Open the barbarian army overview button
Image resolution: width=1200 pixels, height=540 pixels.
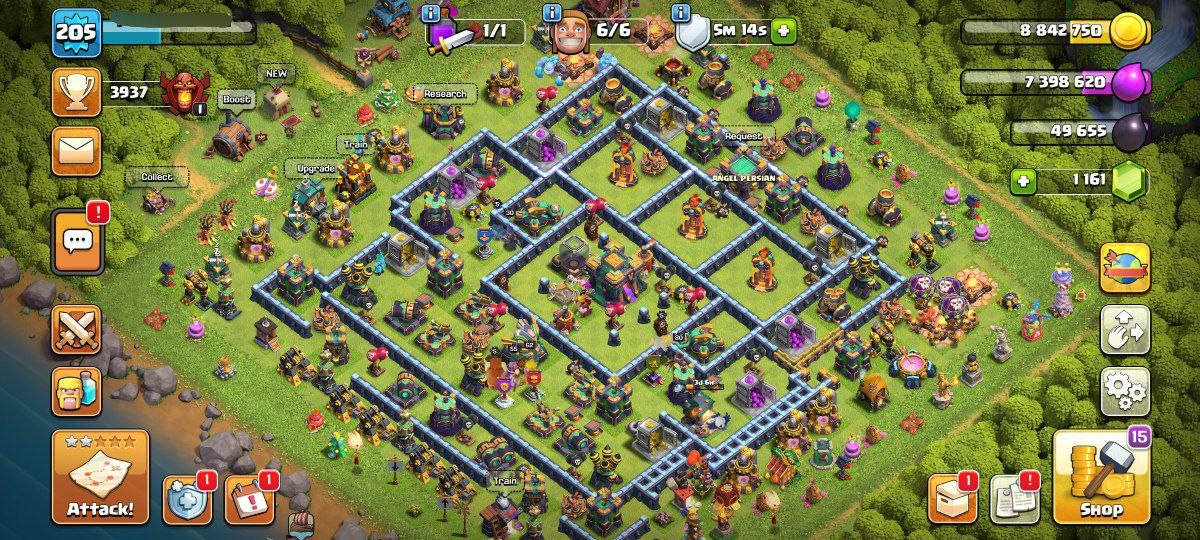coord(77,390)
